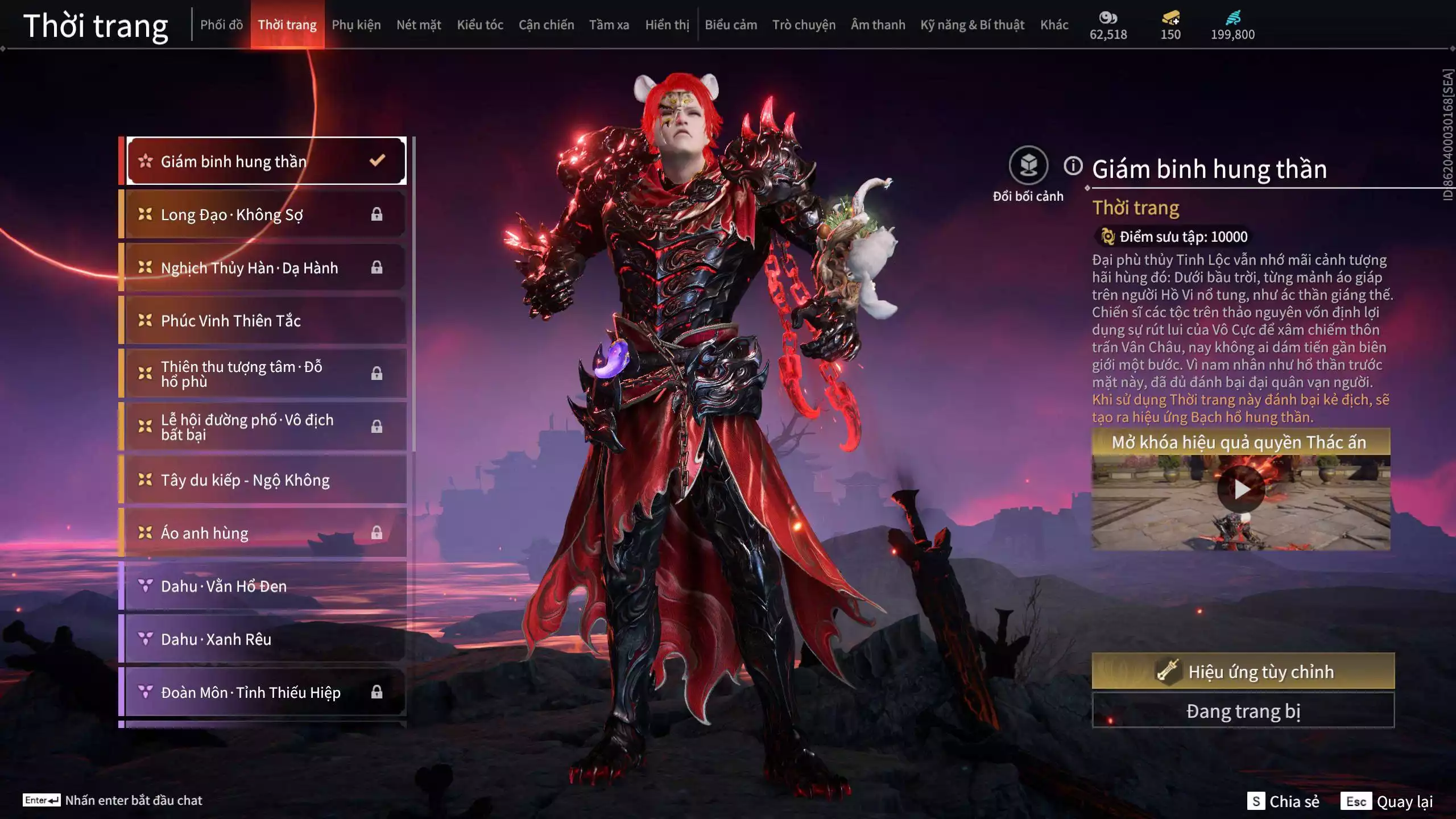Open the info icon beside the outfit title

1073,166
